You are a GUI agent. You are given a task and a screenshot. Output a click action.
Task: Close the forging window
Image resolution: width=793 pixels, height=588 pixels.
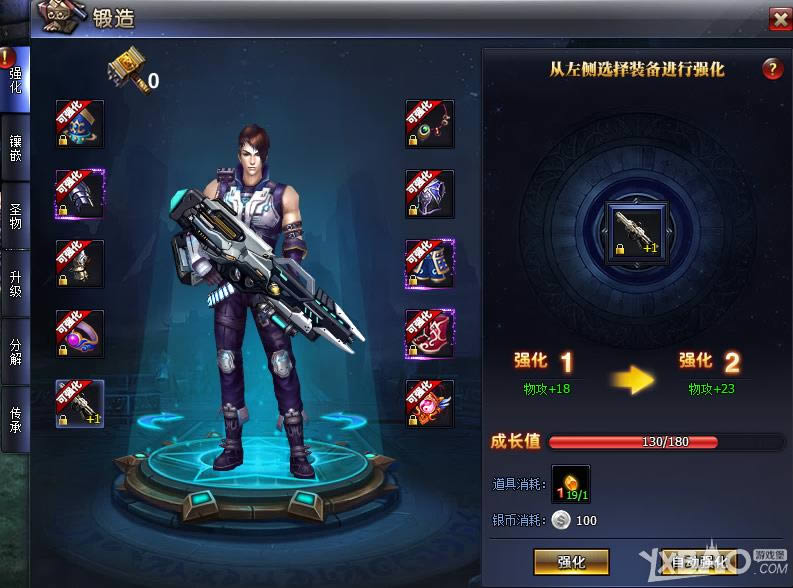[779, 18]
